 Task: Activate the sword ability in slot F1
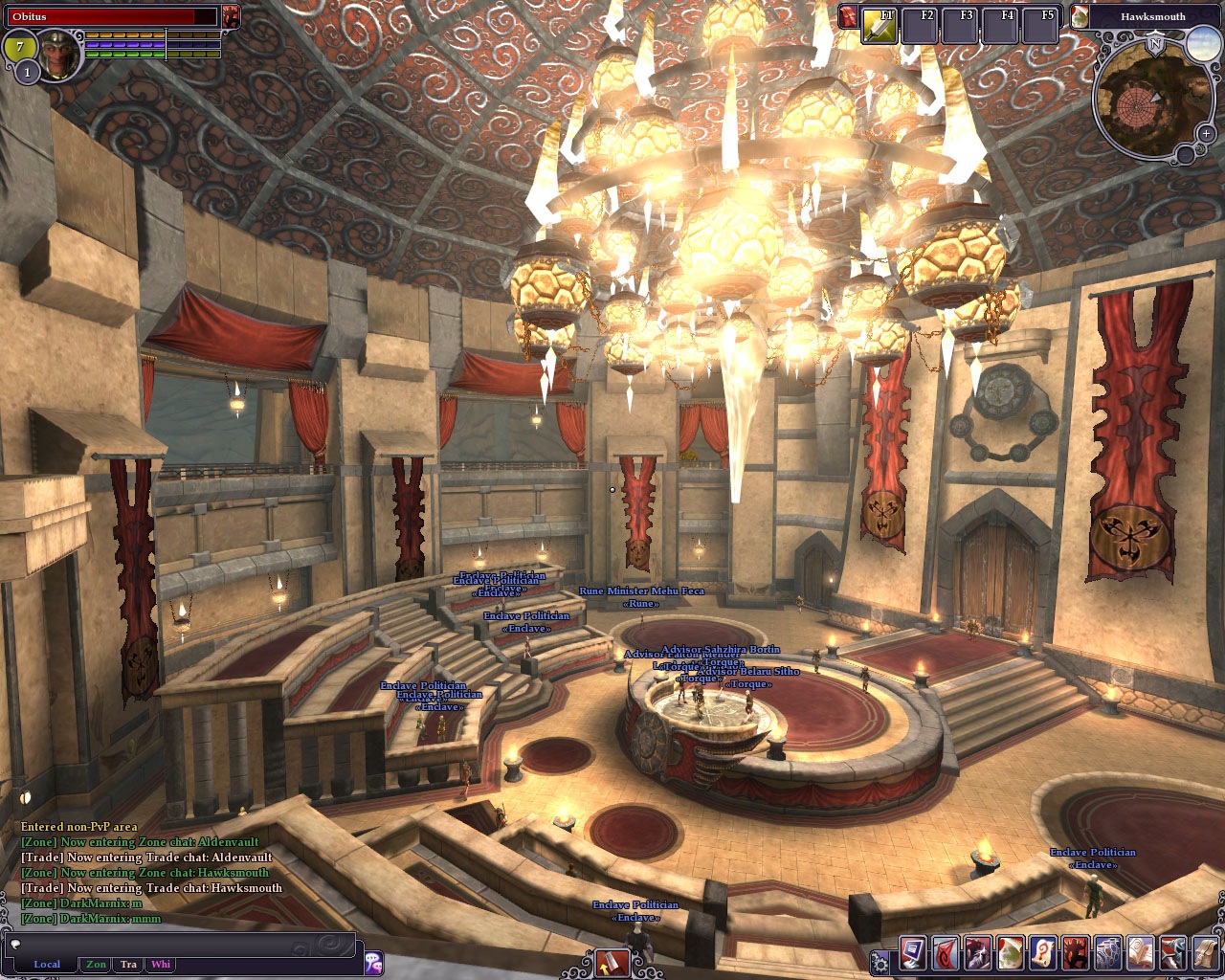[x=880, y=27]
